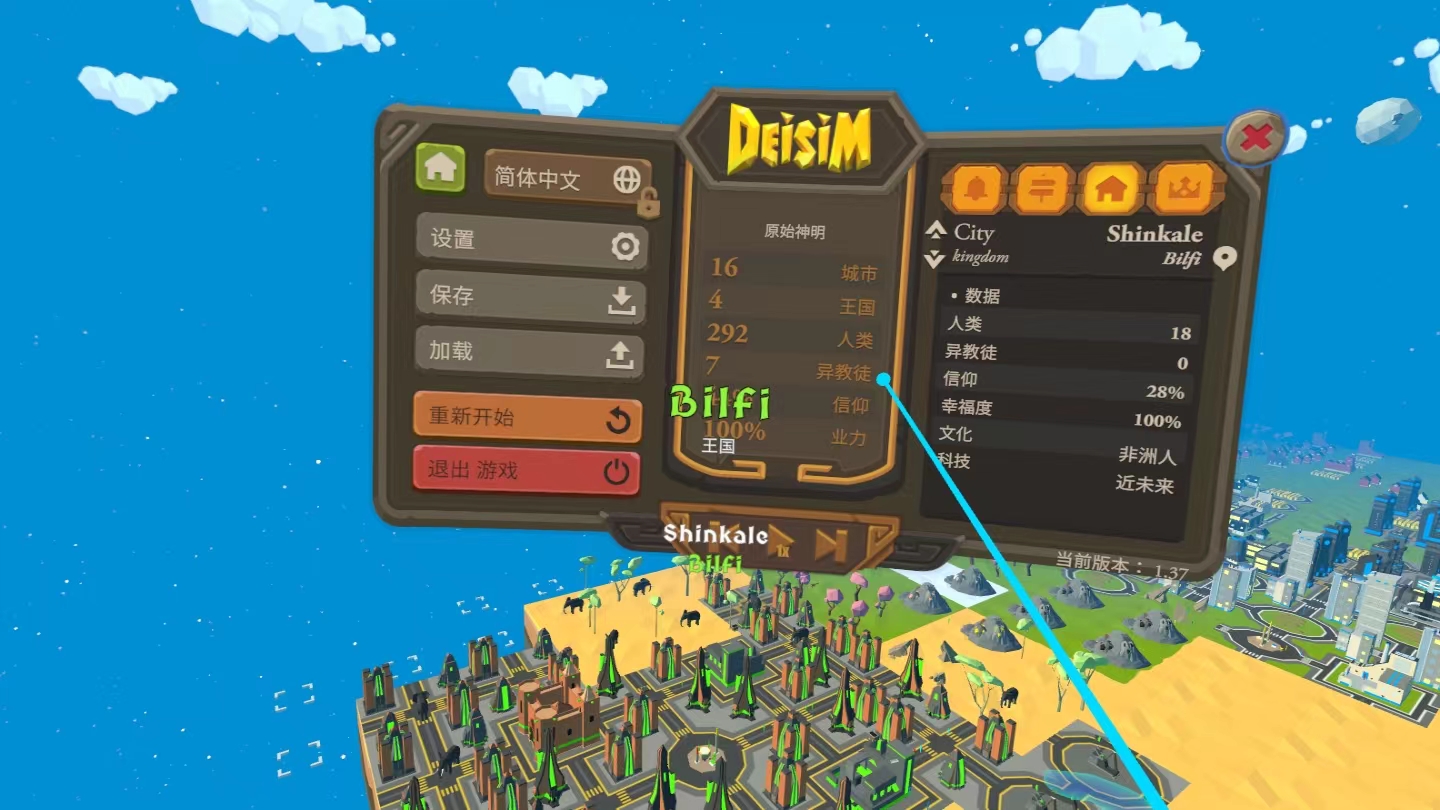Switch to the crown kingdom tab
This screenshot has height=810, width=1440.
click(x=1184, y=186)
